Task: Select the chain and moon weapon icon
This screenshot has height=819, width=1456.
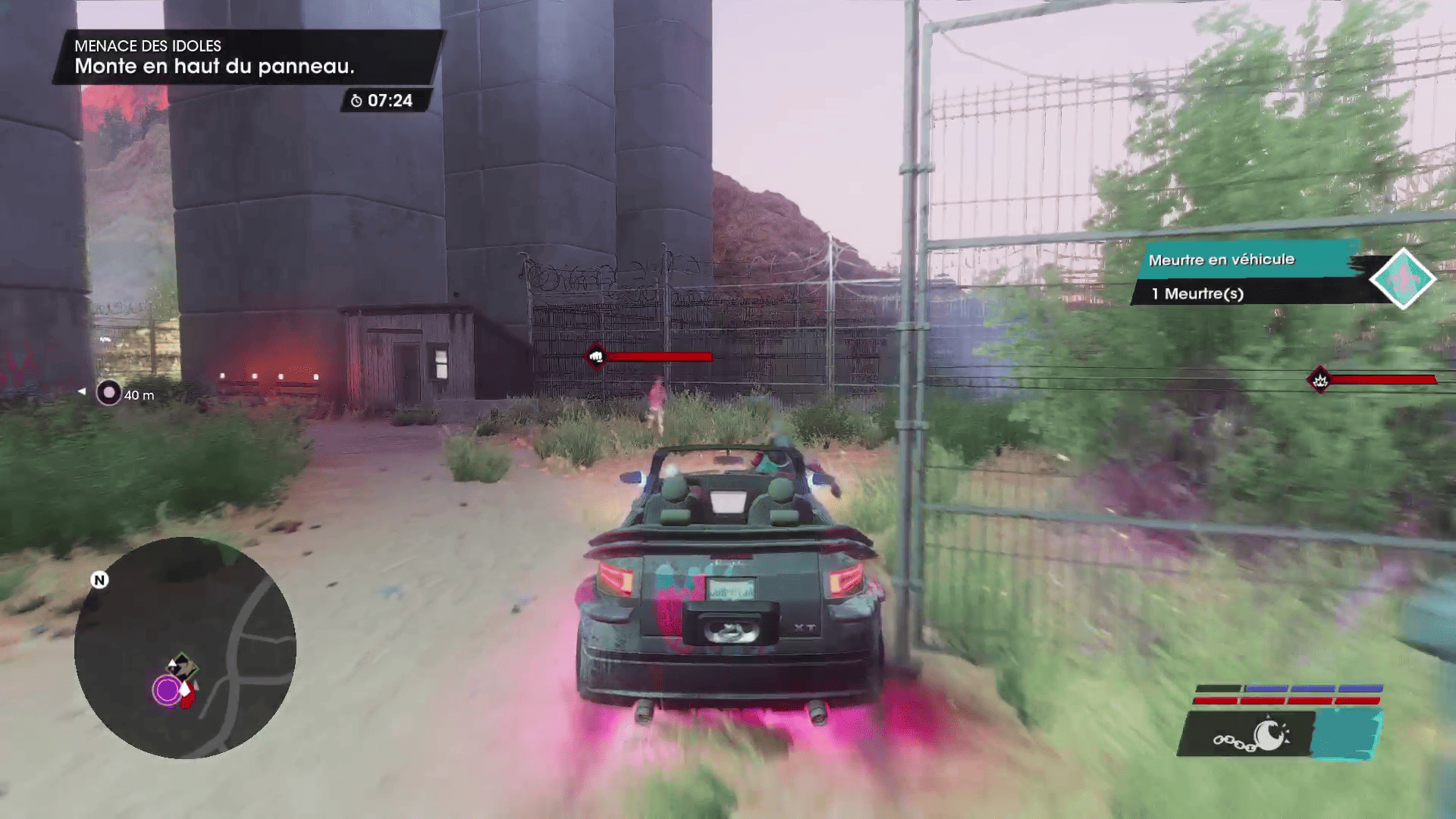Action: [1250, 735]
